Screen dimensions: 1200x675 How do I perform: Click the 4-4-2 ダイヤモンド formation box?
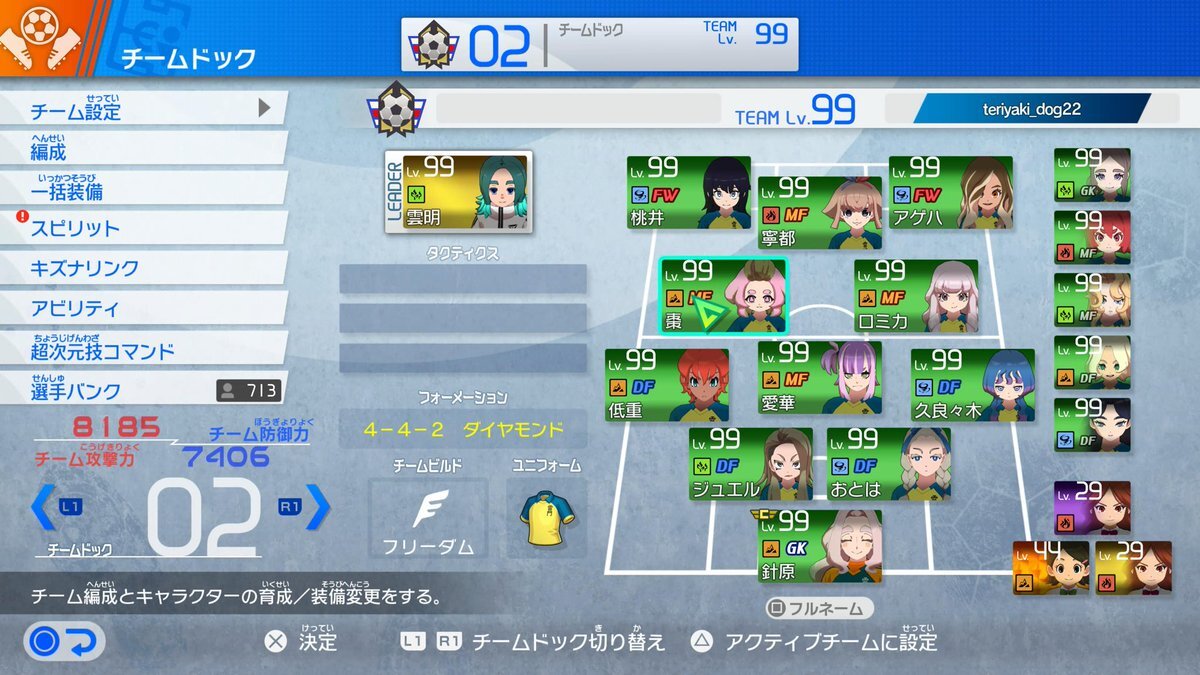[463, 430]
